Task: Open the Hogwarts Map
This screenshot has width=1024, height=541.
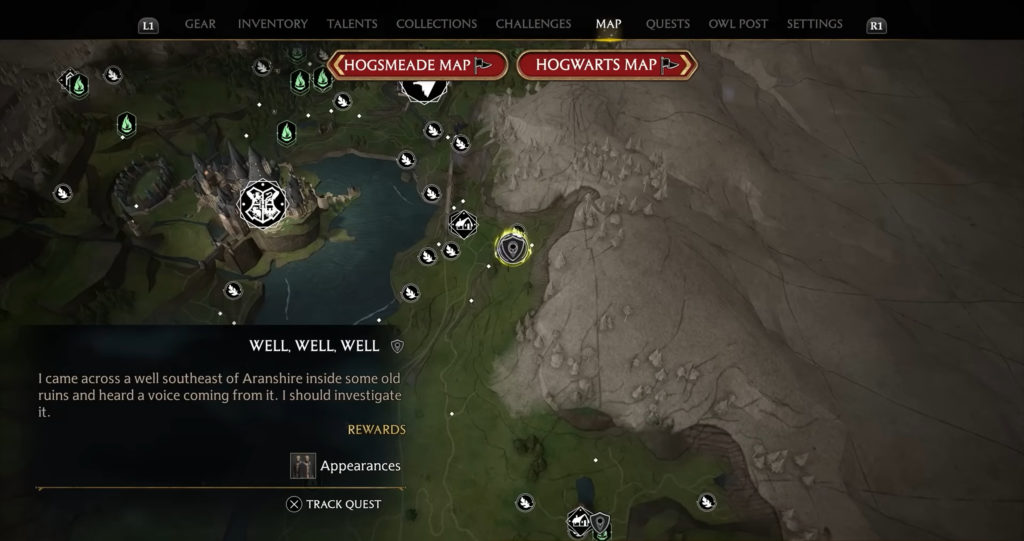Action: click(606, 65)
